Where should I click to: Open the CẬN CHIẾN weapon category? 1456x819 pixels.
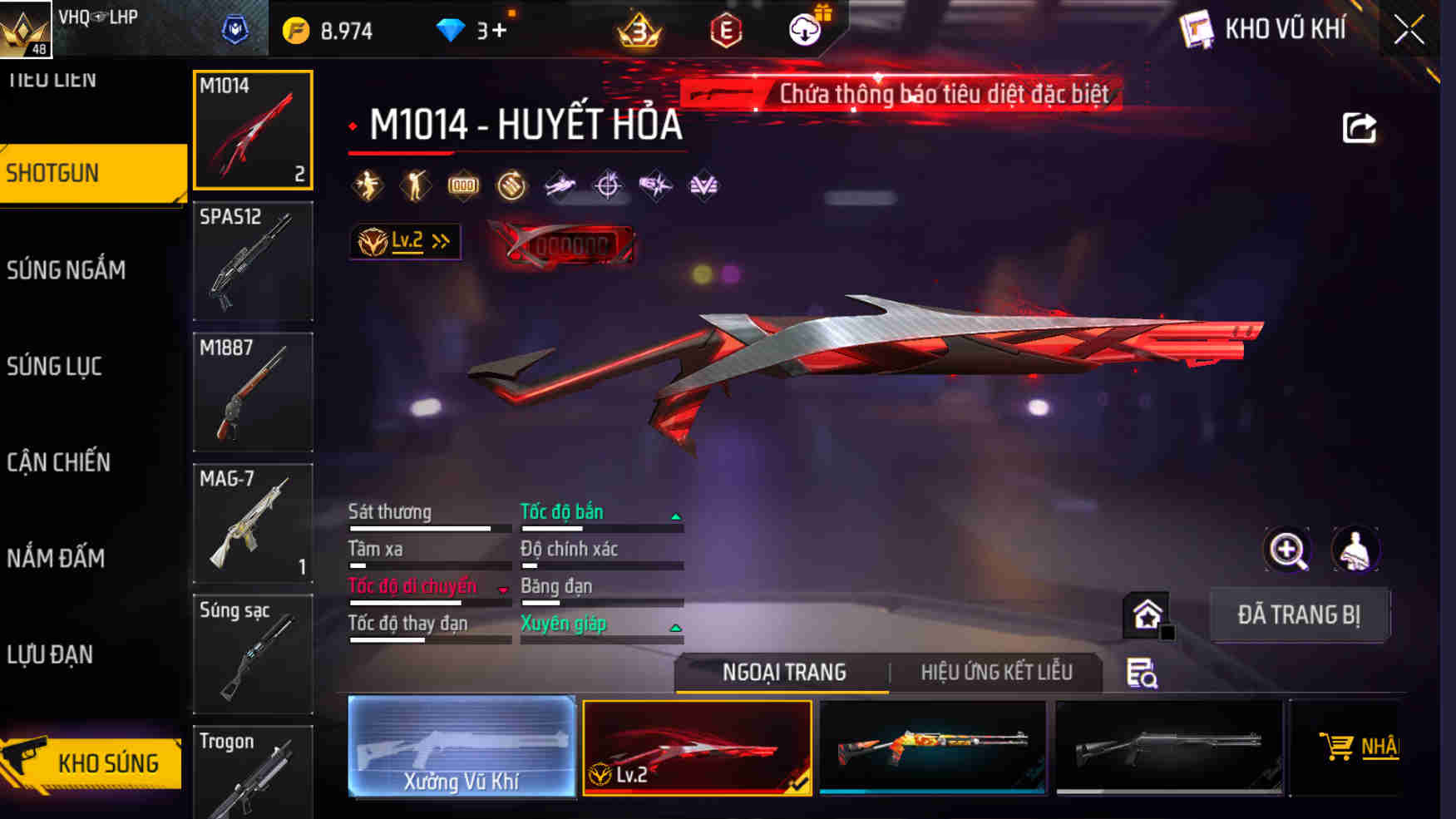click(59, 463)
